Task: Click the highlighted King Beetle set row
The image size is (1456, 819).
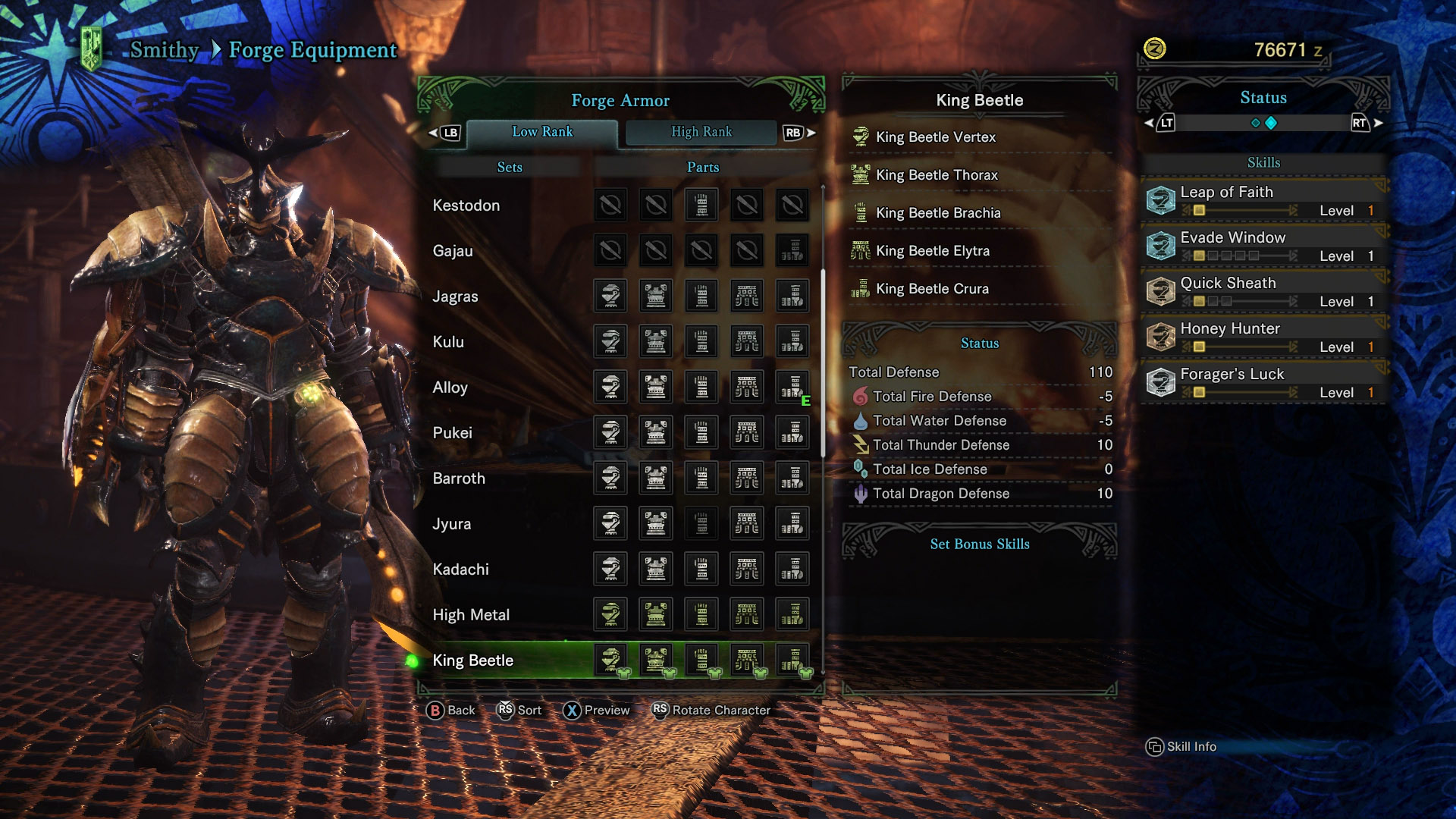Action: (x=473, y=661)
